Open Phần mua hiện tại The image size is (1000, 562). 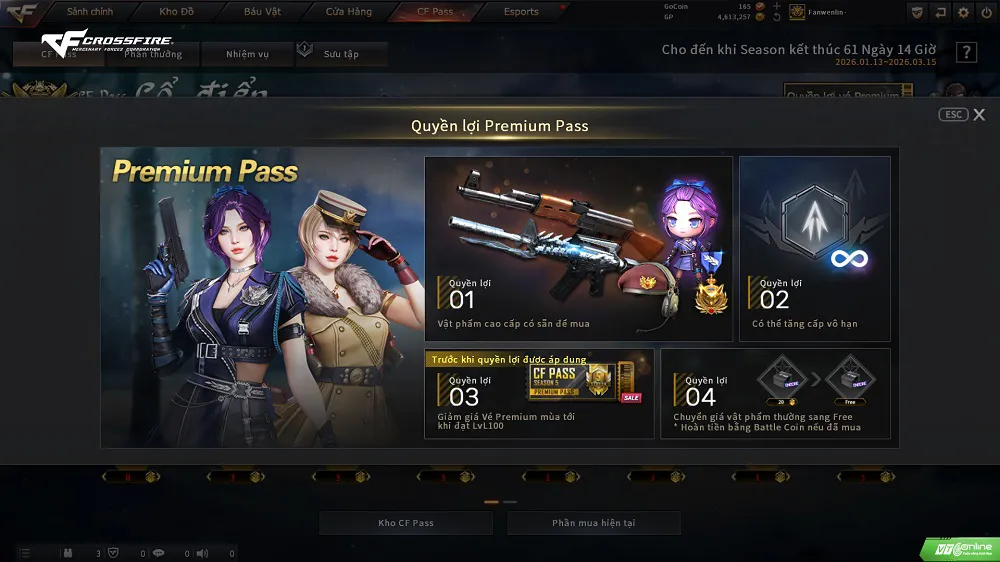point(593,523)
